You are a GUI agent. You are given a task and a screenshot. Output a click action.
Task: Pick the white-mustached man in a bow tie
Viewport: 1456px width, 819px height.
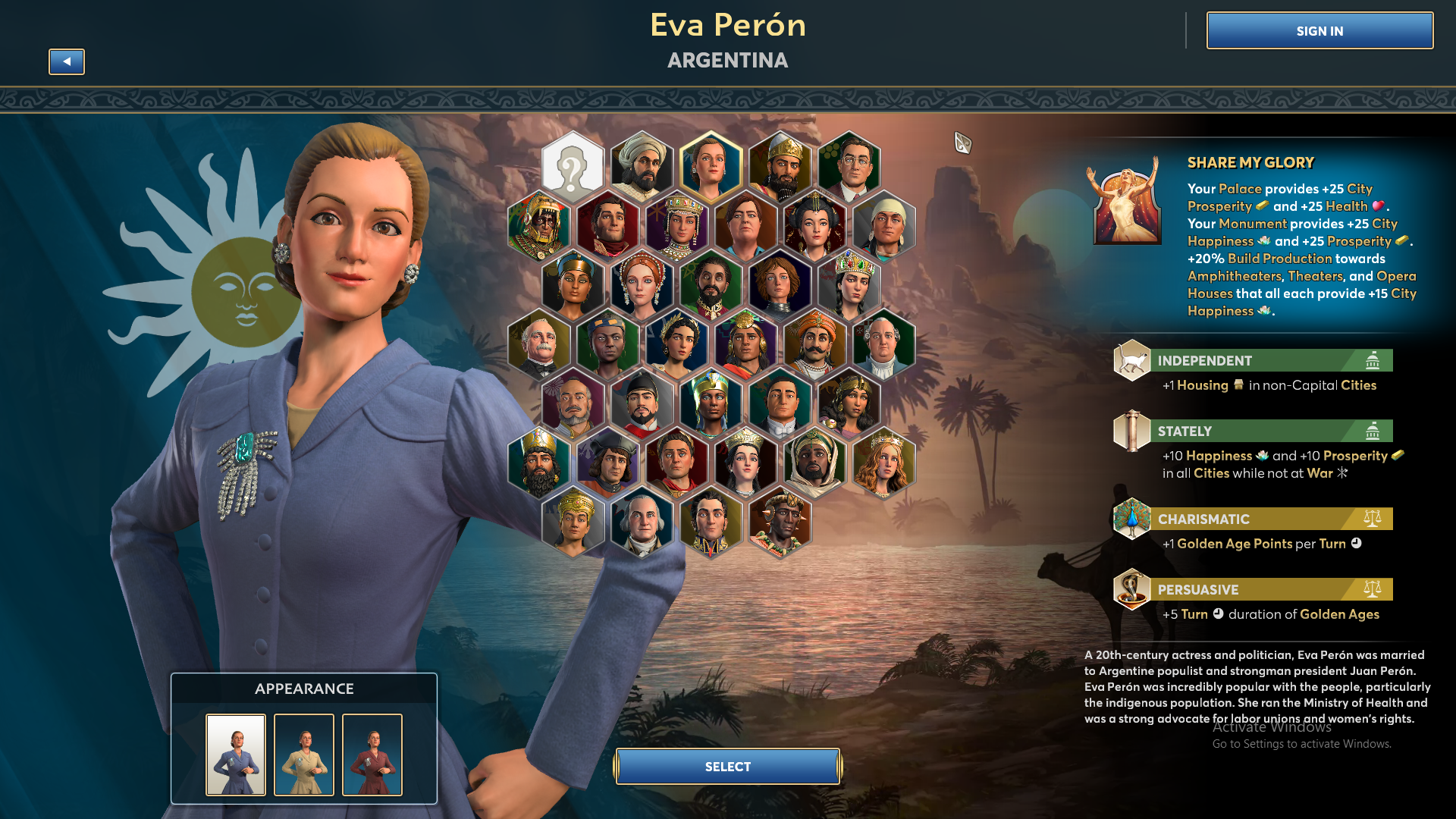tap(538, 344)
